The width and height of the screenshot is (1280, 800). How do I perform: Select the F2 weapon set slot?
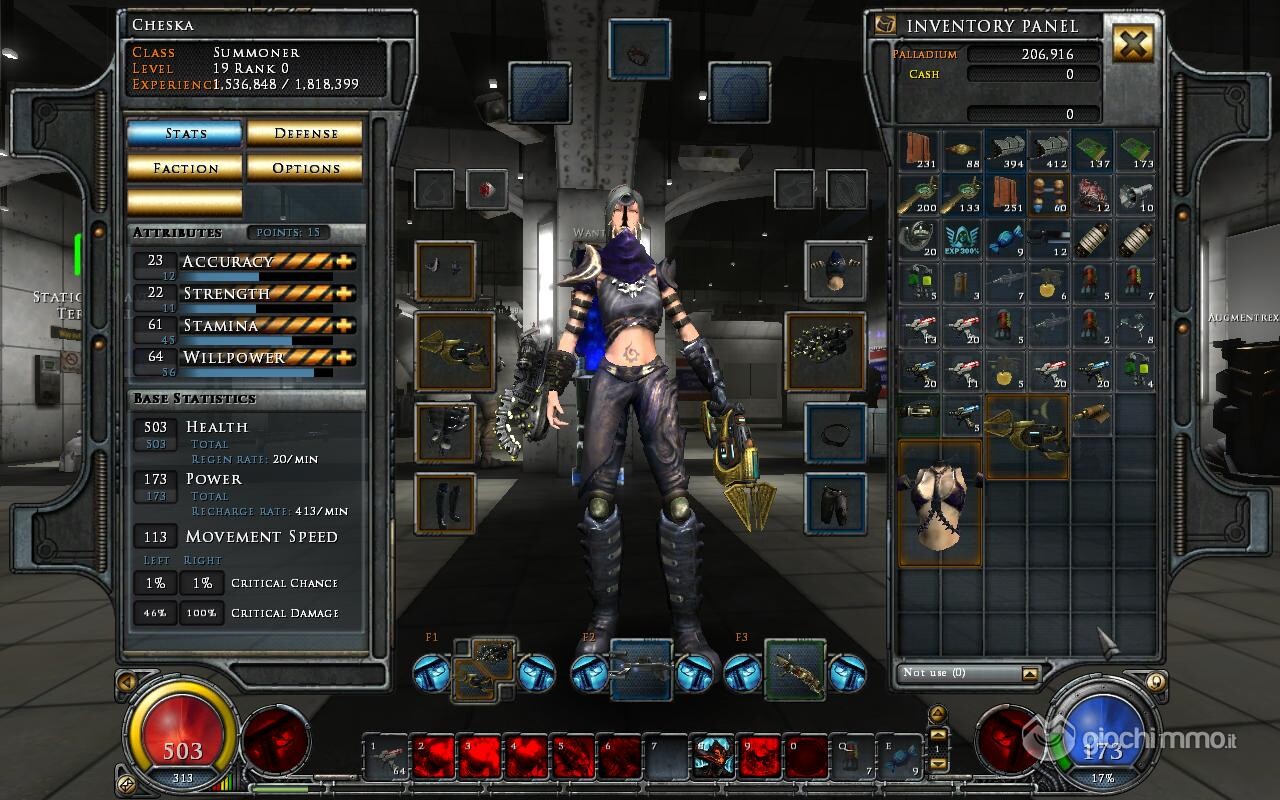click(641, 670)
